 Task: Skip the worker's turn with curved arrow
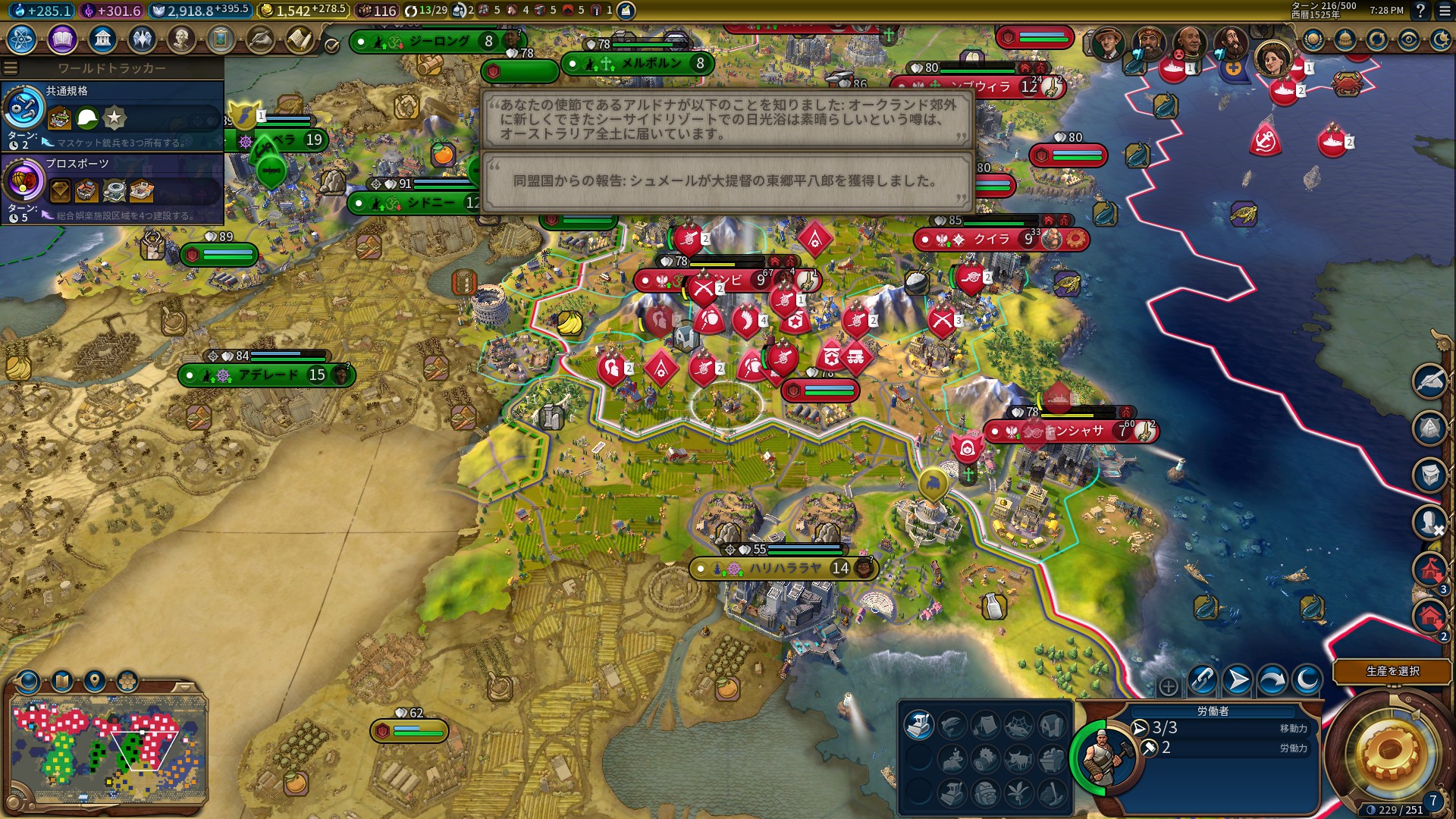click(x=1272, y=680)
